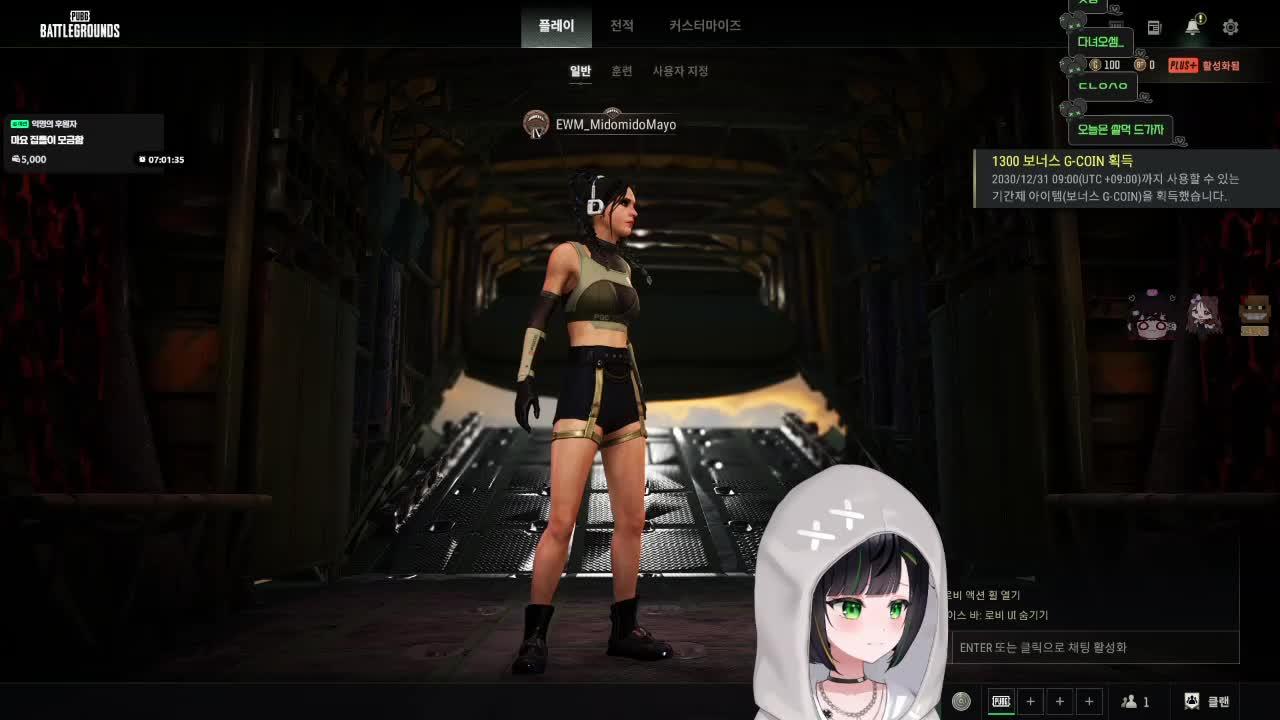1280x720 pixels.
Task: Select the PUBG platform icon in team bar
Action: pyautogui.click(x=1001, y=700)
